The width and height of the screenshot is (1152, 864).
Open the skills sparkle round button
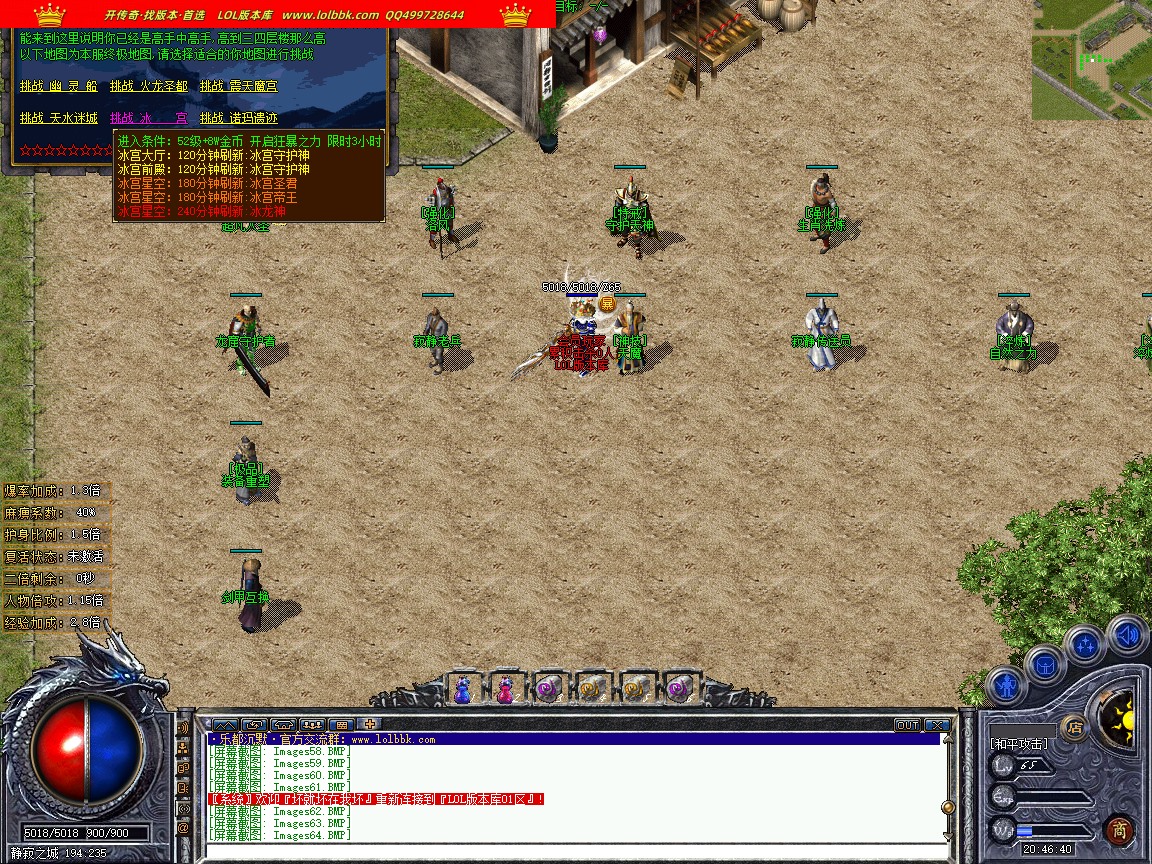tap(1084, 644)
